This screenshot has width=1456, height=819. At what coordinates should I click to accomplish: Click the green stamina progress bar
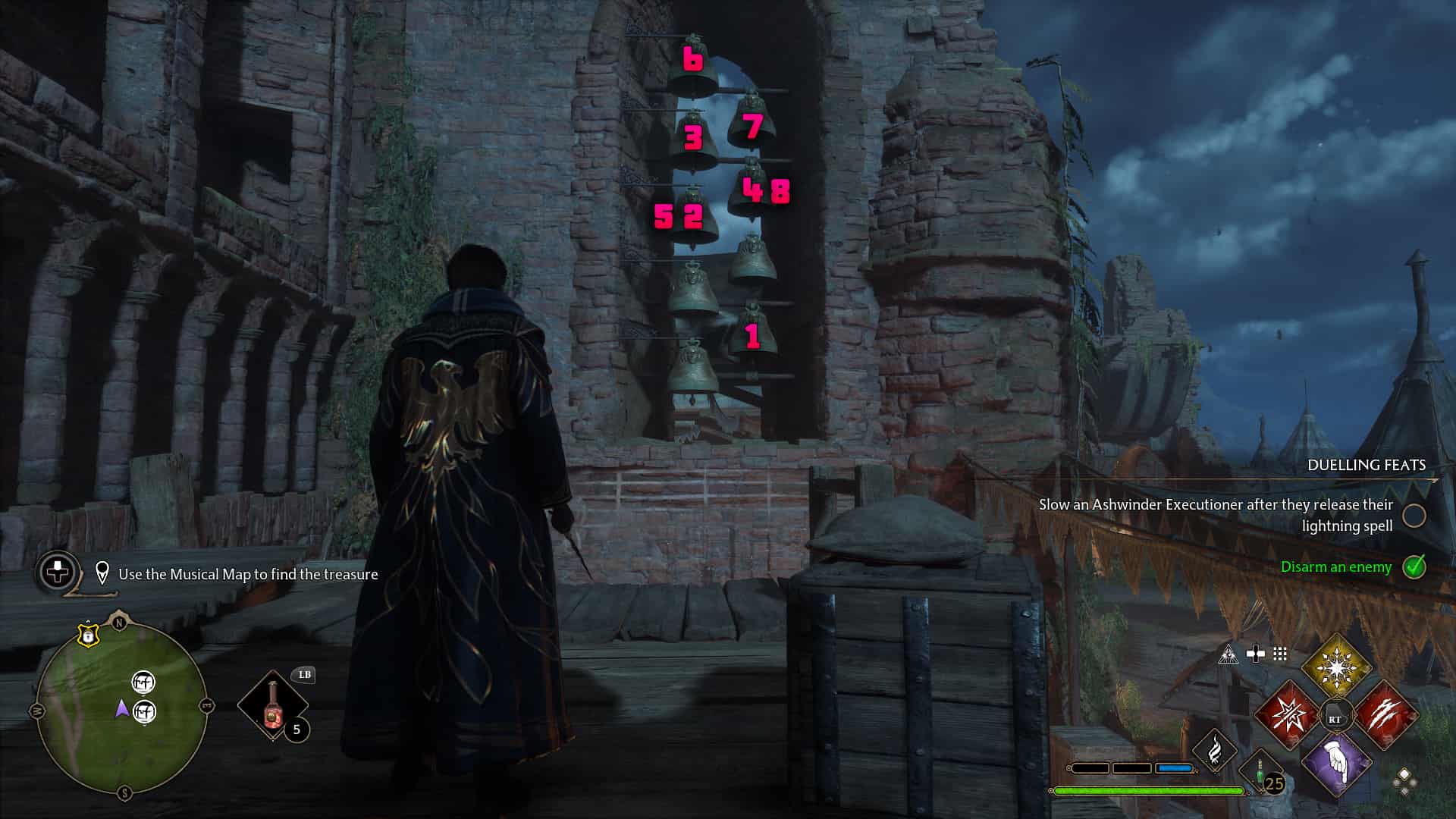click(1149, 792)
